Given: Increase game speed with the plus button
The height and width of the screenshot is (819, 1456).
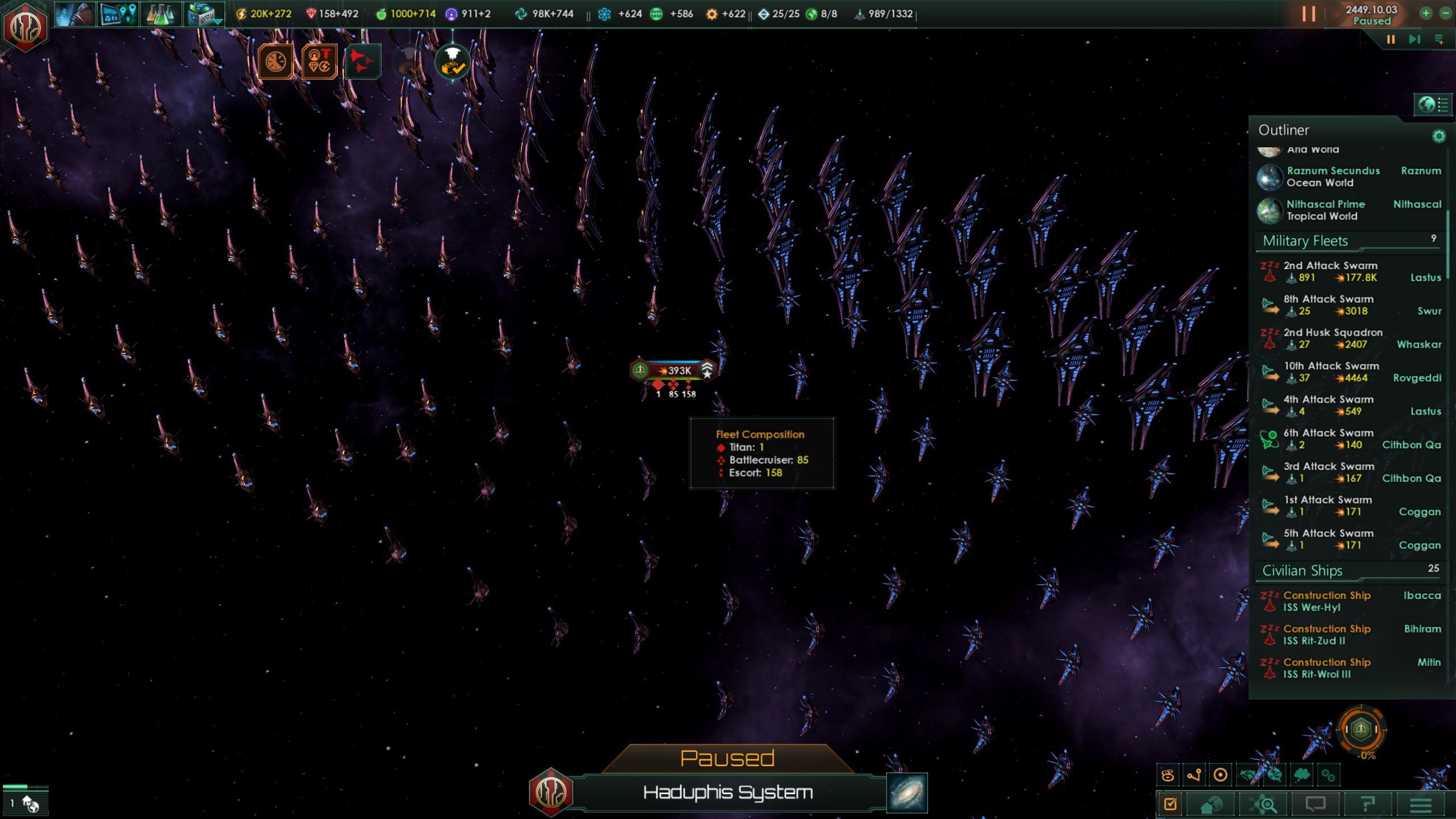Looking at the screenshot, I should pos(1426,14).
